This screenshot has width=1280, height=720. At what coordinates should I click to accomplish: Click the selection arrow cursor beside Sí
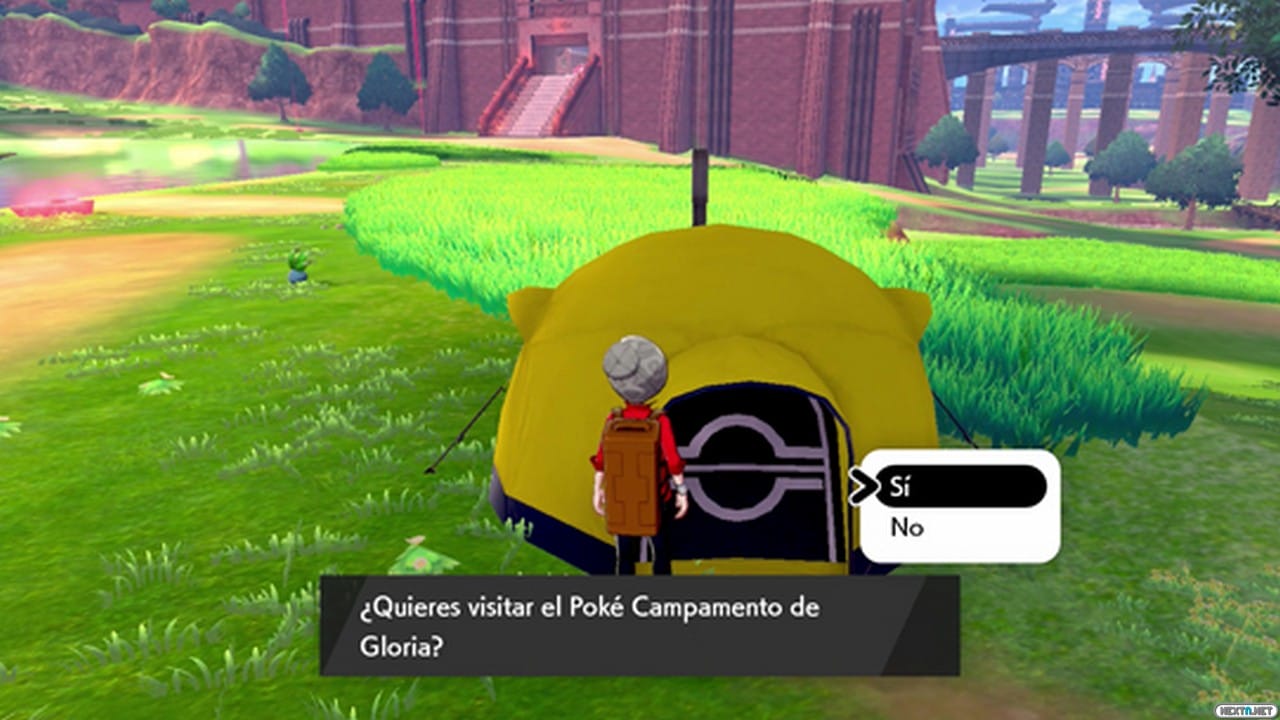[864, 486]
